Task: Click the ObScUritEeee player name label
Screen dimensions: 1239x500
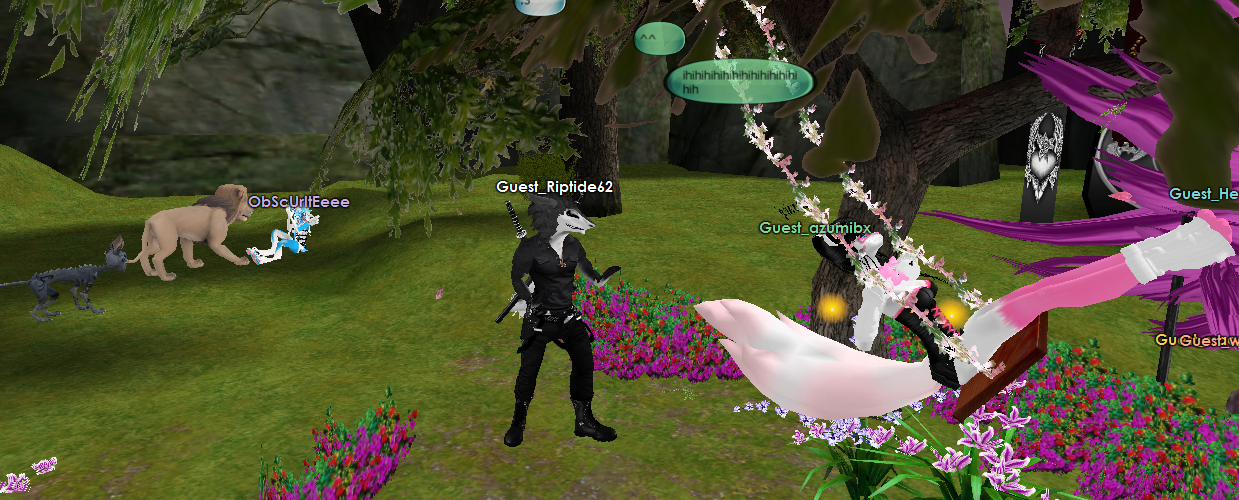Action: [x=298, y=201]
